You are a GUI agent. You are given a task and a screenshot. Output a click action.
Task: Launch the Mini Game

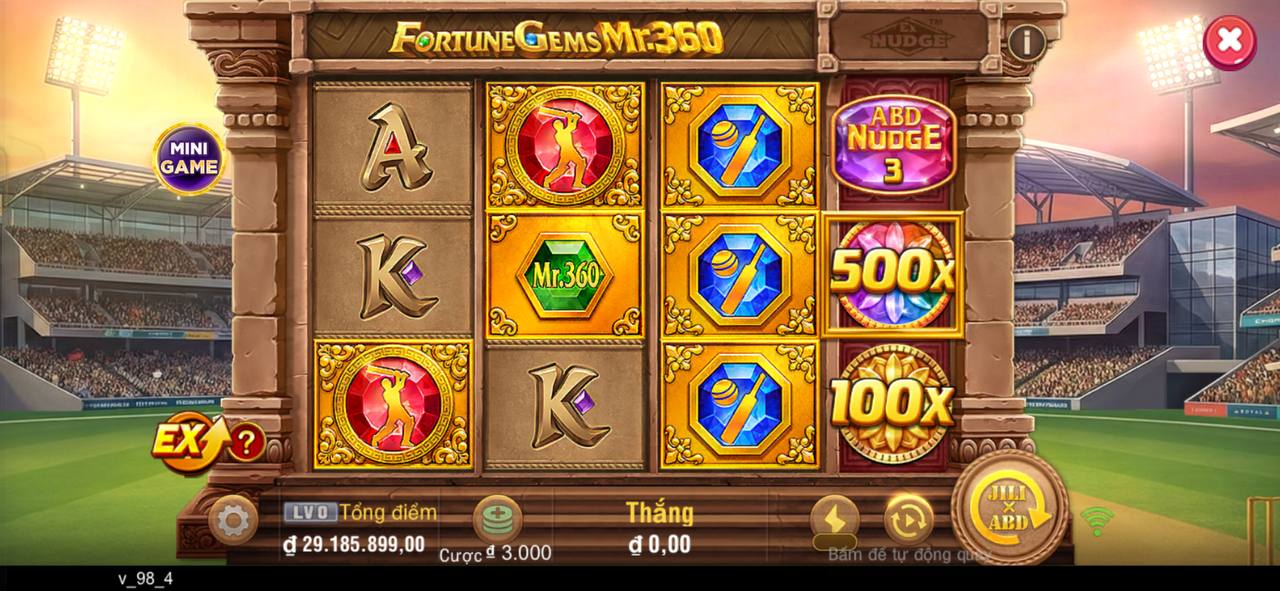point(188,159)
